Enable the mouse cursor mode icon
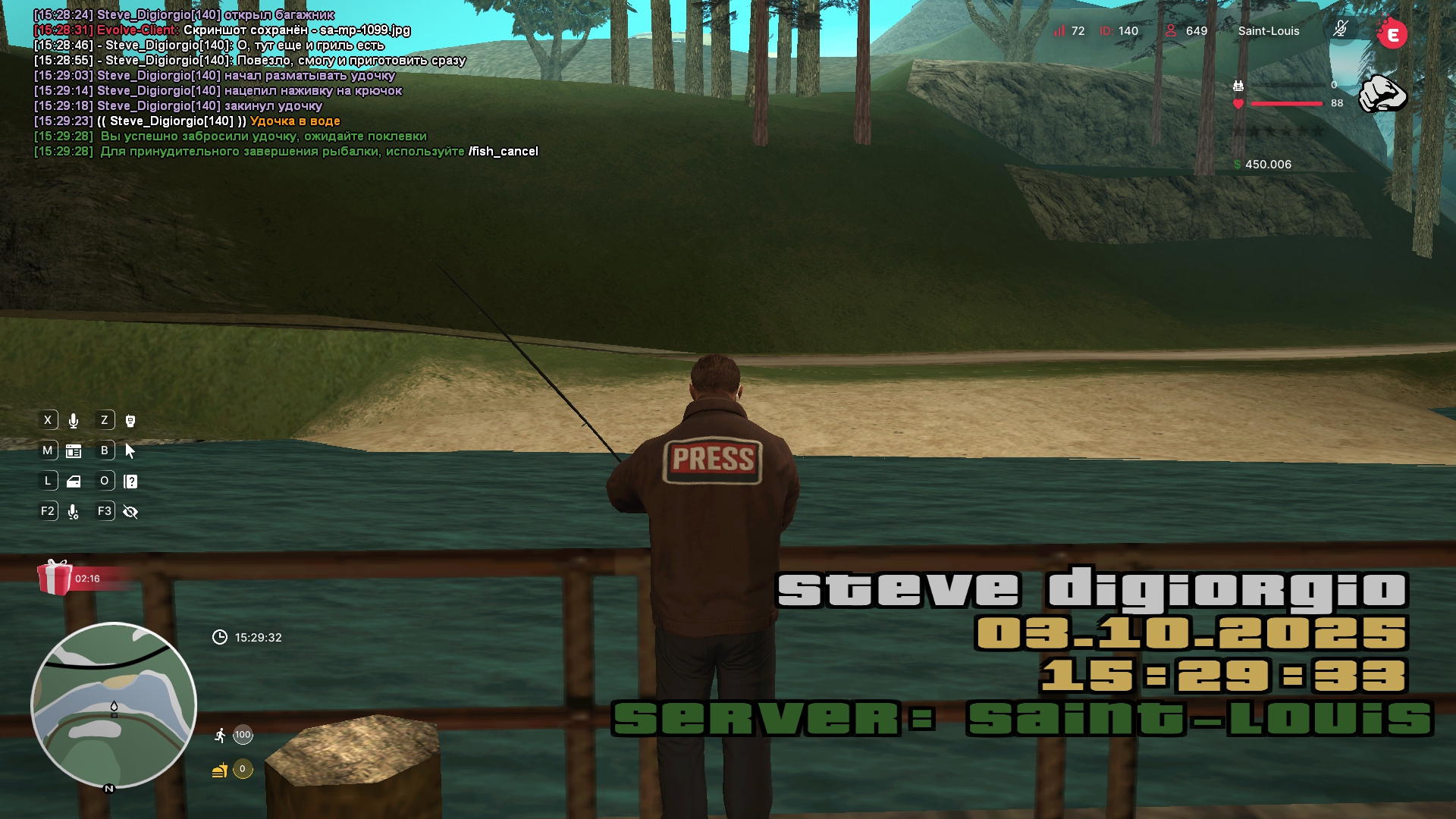The width and height of the screenshot is (1456, 819). pyautogui.click(x=130, y=451)
